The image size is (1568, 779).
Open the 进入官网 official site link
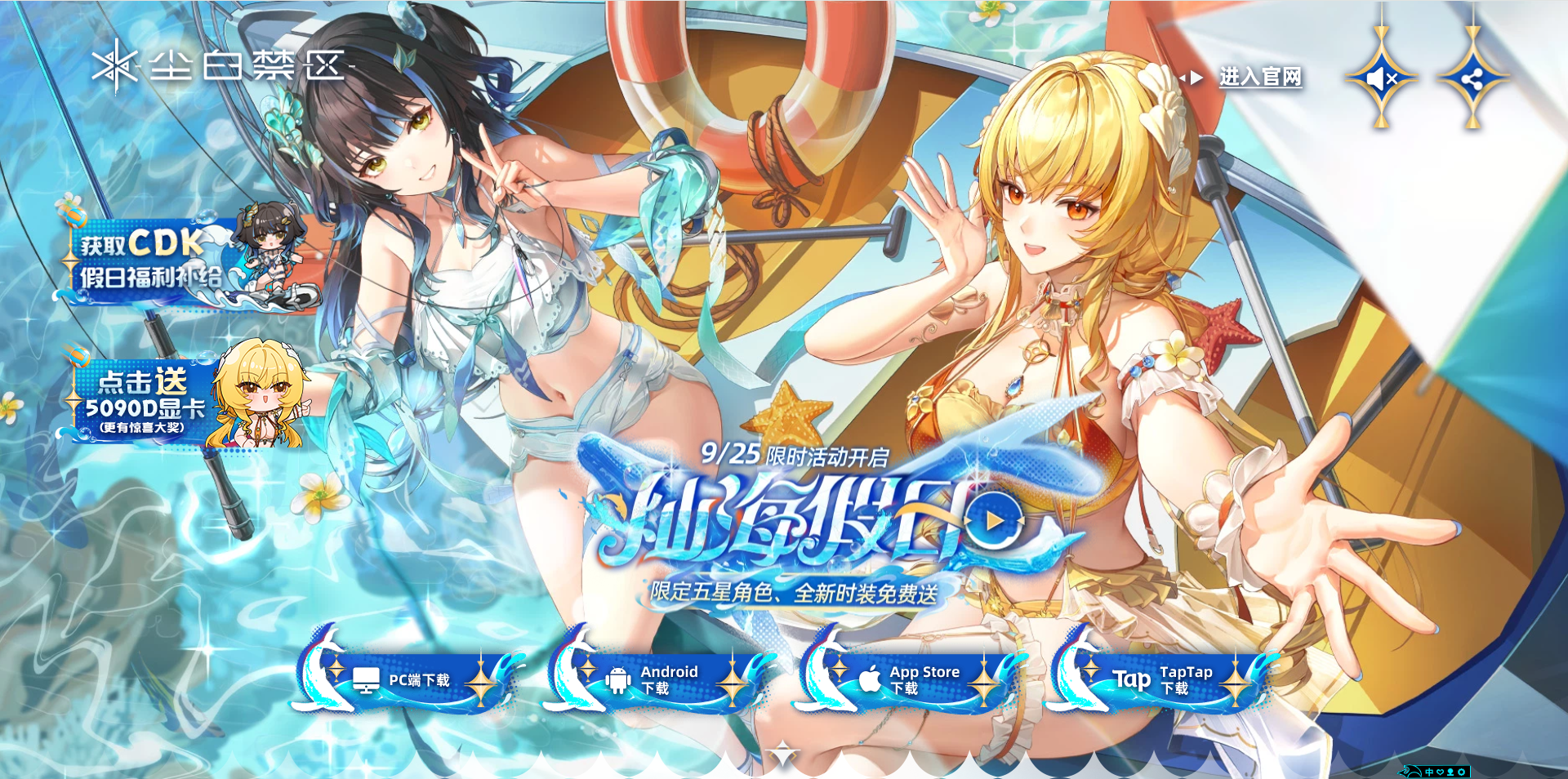click(x=1258, y=78)
